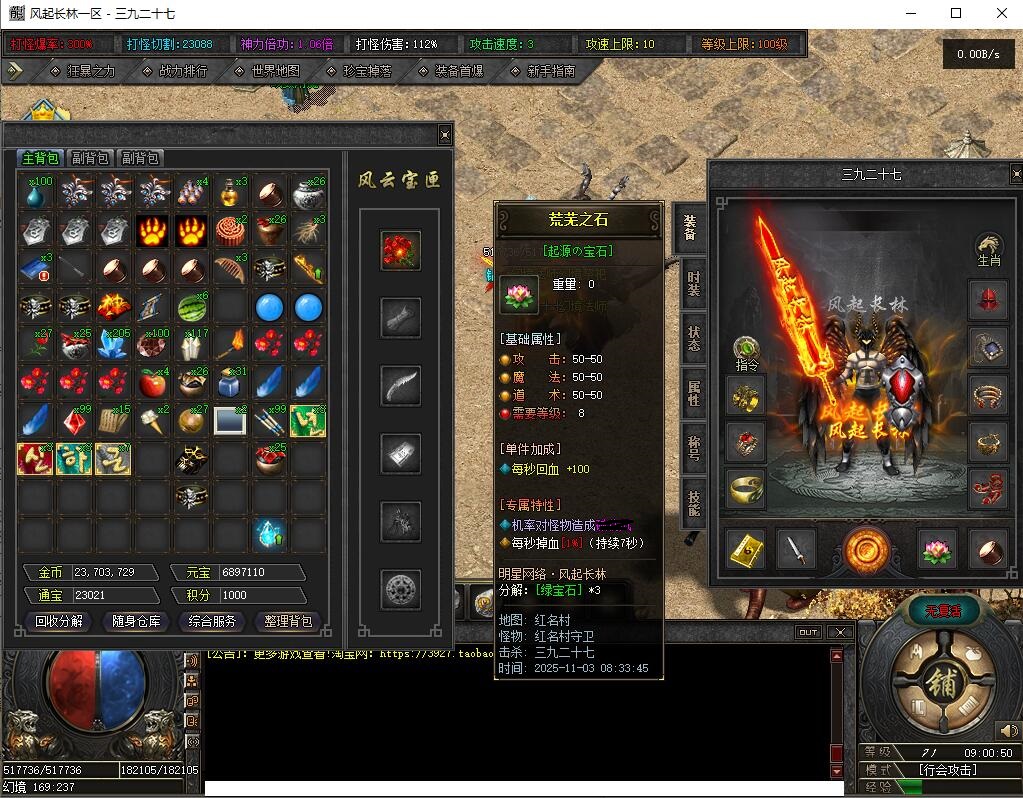Switch to the 技能 skills tab
1023x798 pixels.
(692, 498)
